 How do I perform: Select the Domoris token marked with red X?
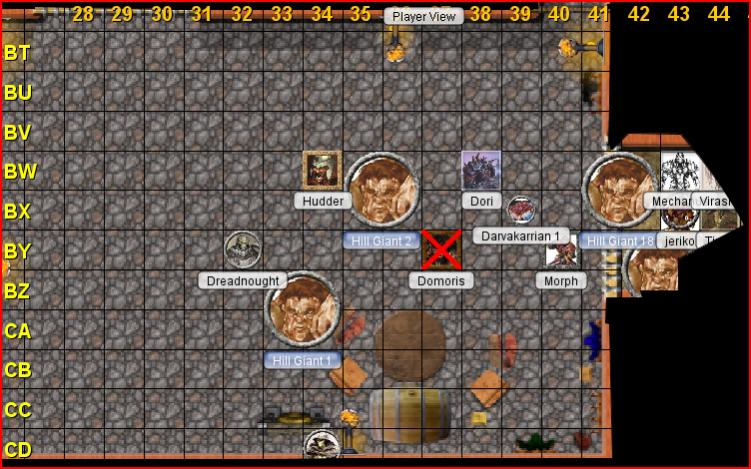(x=441, y=250)
